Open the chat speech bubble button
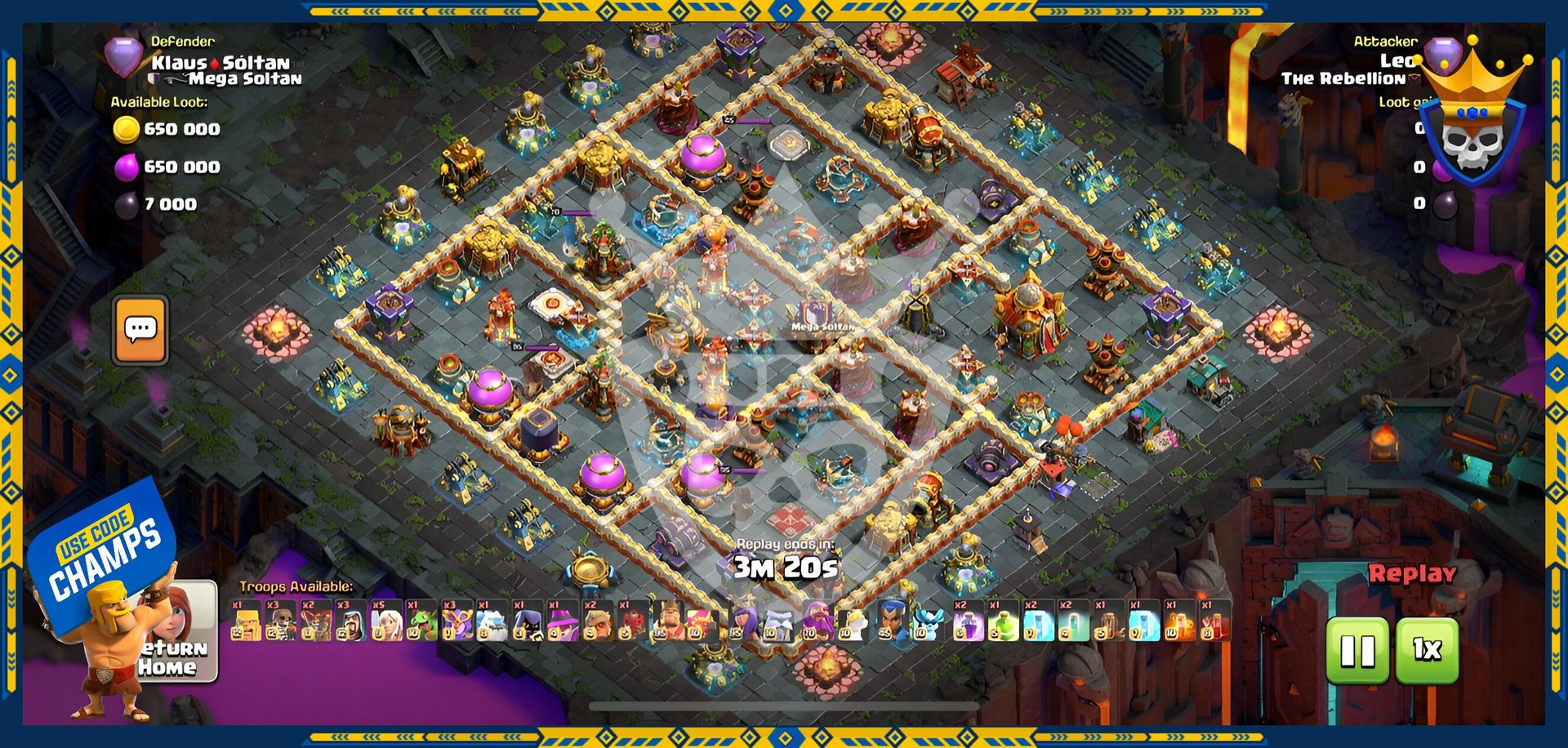This screenshot has width=1568, height=748. pos(140,330)
